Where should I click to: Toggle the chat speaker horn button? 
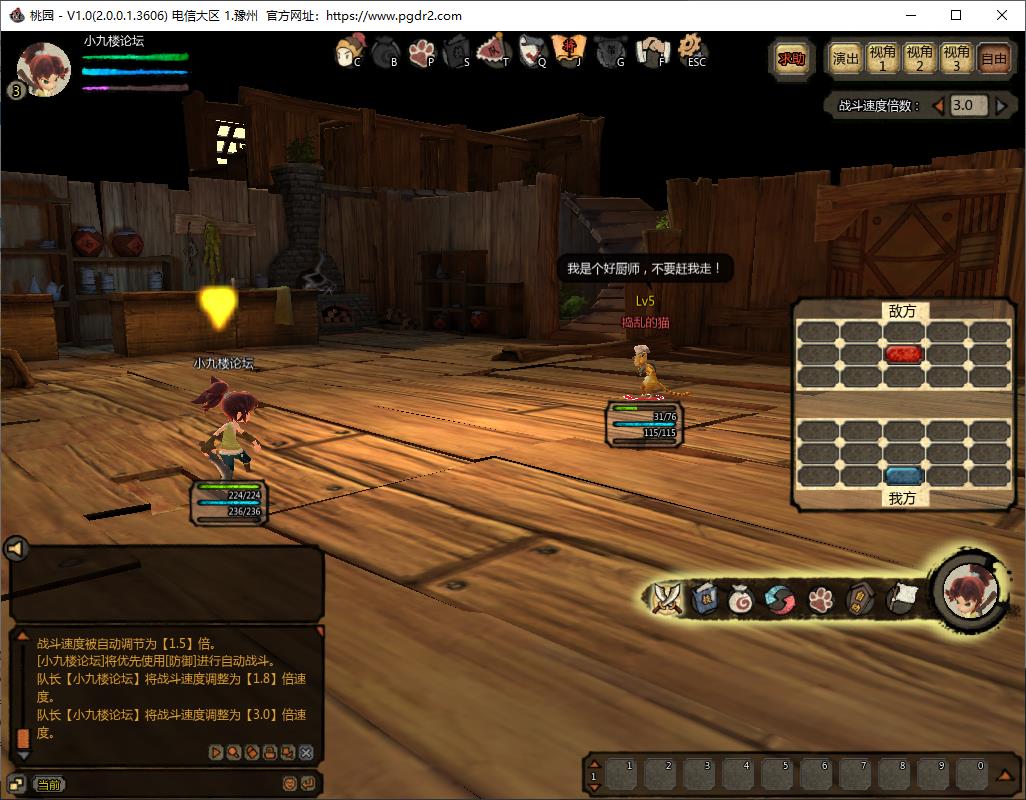(x=15, y=548)
